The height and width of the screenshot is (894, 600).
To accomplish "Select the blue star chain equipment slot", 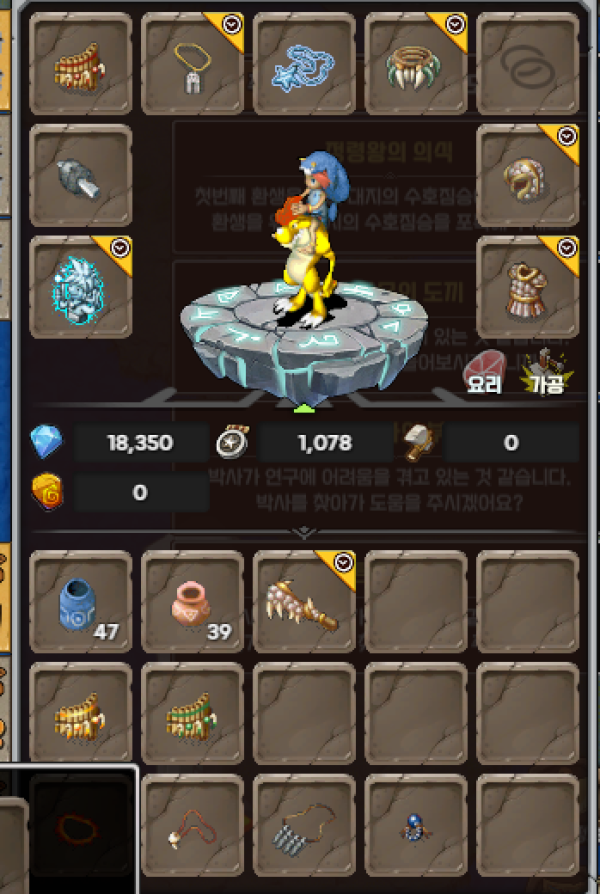I will 304,63.
